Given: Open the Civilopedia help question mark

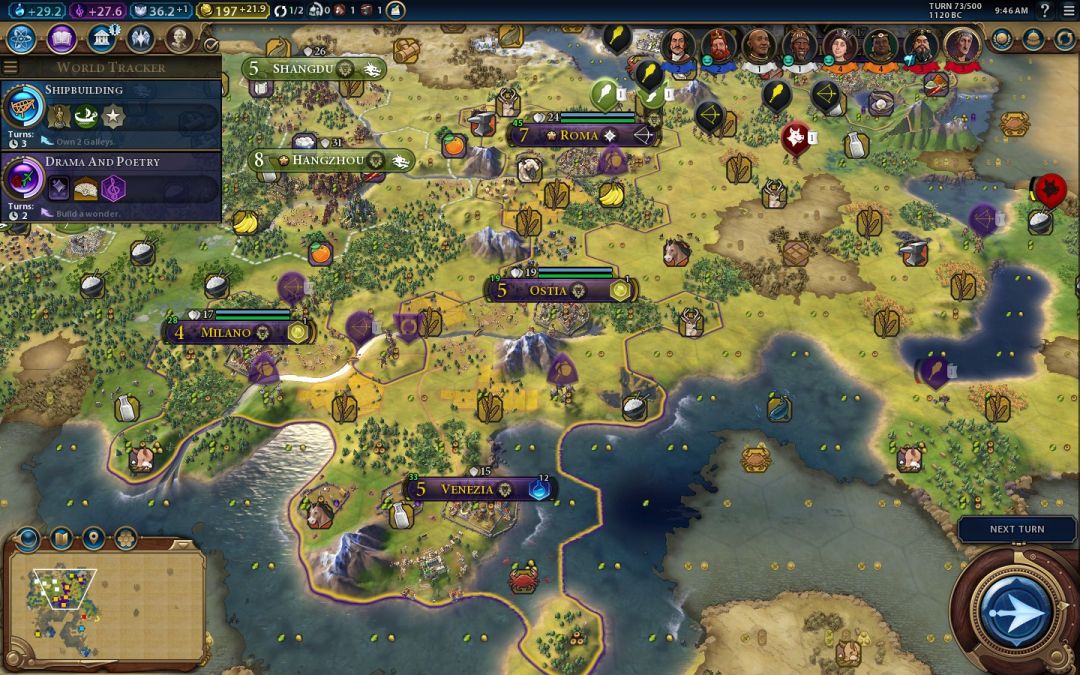Looking at the screenshot, I should tap(1045, 11).
